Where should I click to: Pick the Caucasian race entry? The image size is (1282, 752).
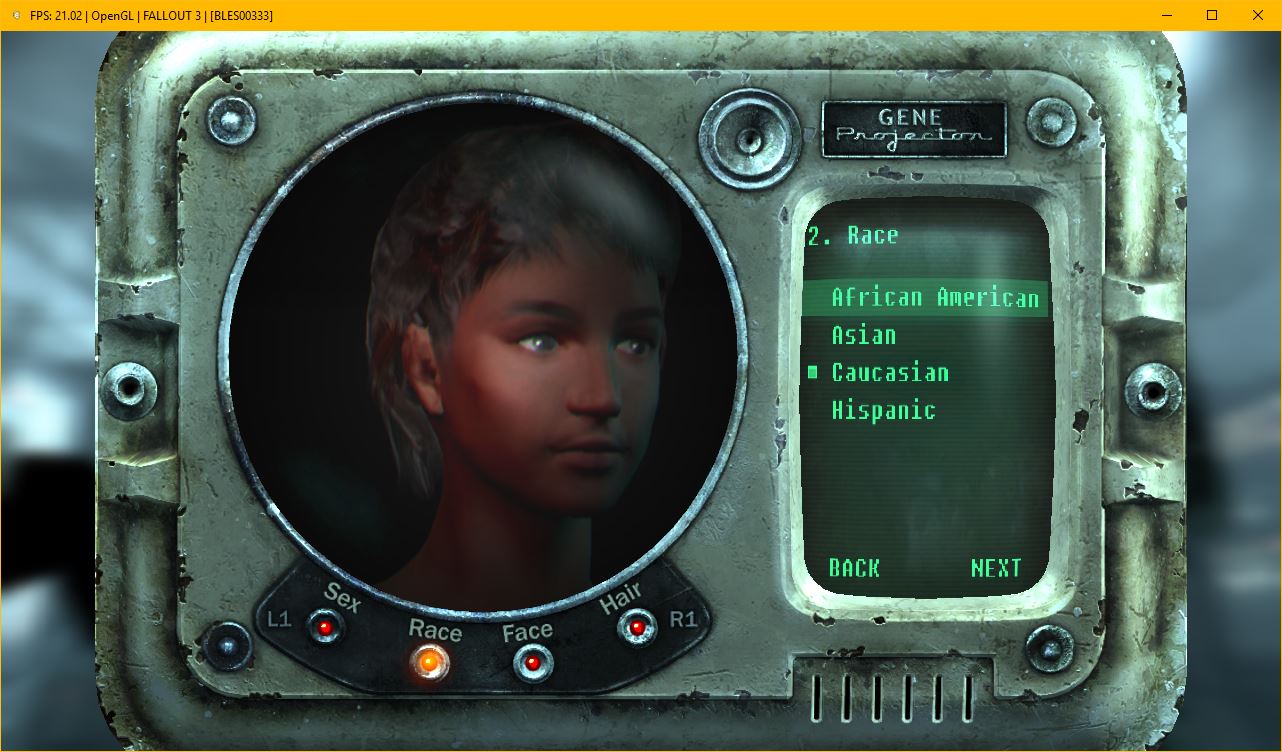889,373
